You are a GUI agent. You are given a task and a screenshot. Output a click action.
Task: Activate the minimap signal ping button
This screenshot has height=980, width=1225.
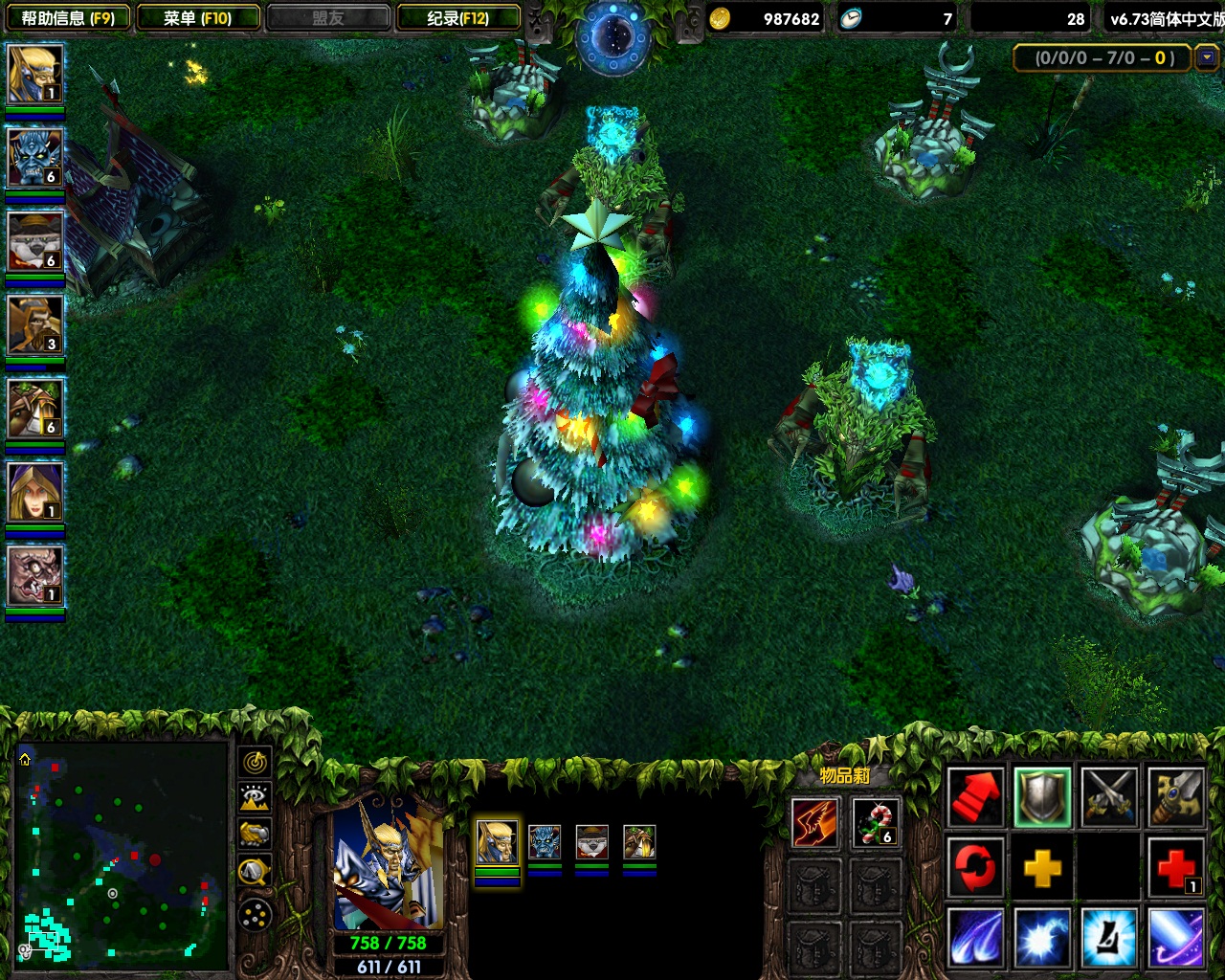255,763
